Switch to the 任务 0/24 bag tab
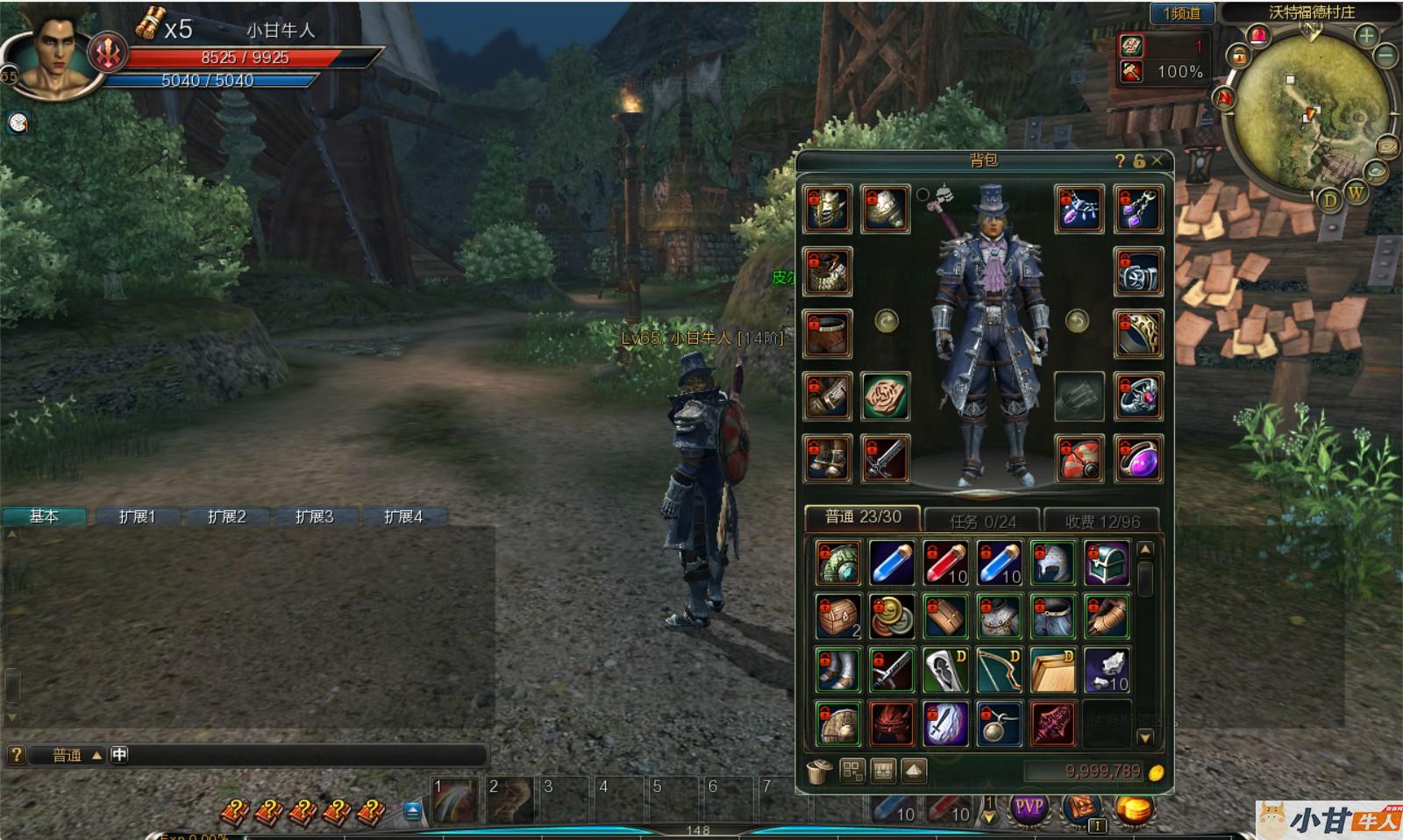The height and width of the screenshot is (840, 1403). pyautogui.click(x=982, y=521)
